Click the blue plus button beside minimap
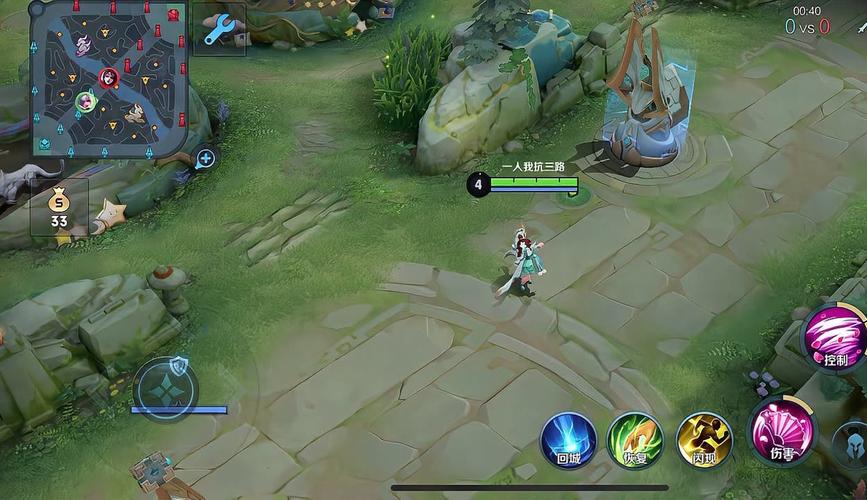Viewport: 867px width, 500px height. [205, 158]
